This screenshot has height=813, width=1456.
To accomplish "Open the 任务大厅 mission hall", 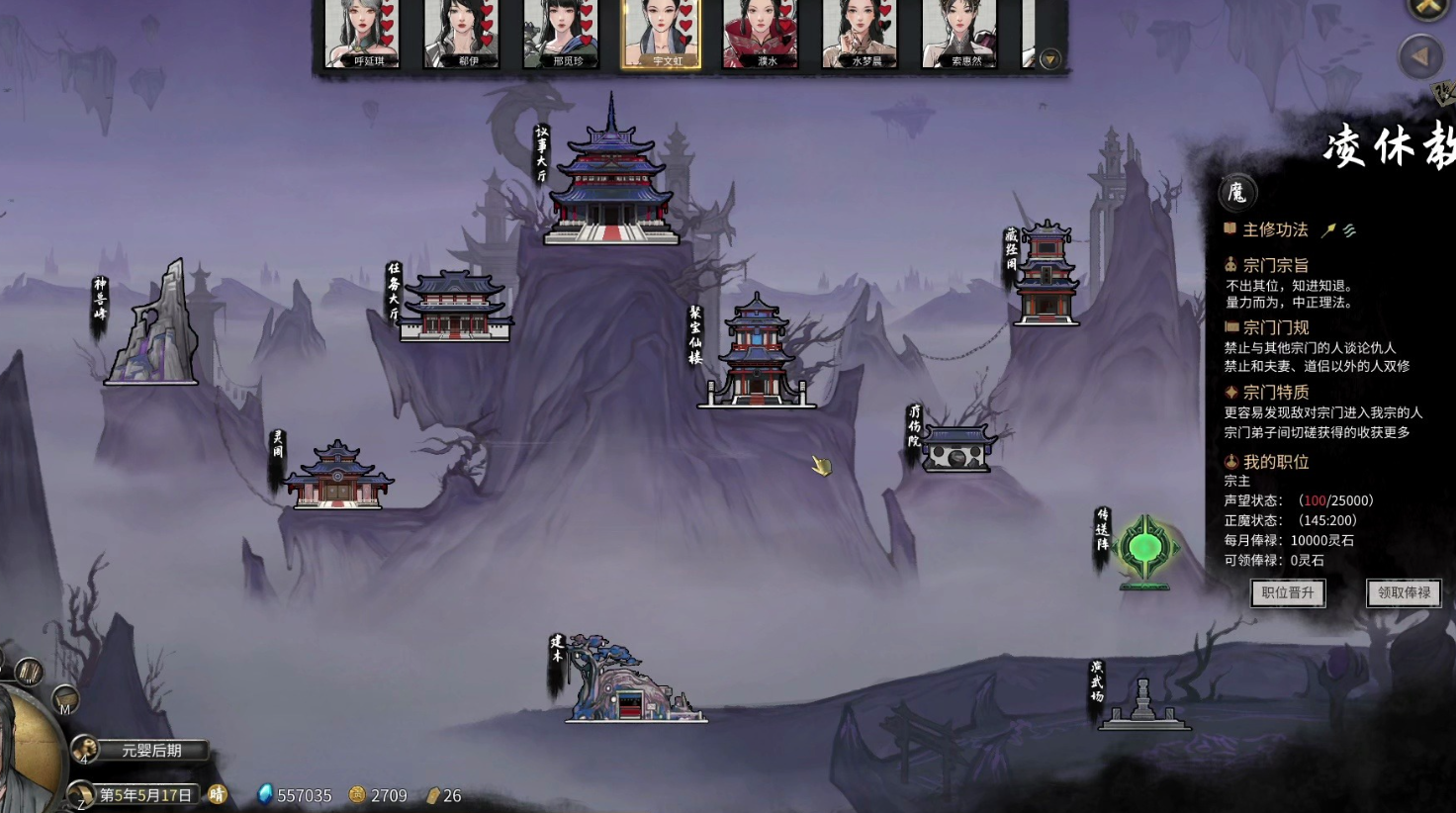I will click(x=455, y=307).
